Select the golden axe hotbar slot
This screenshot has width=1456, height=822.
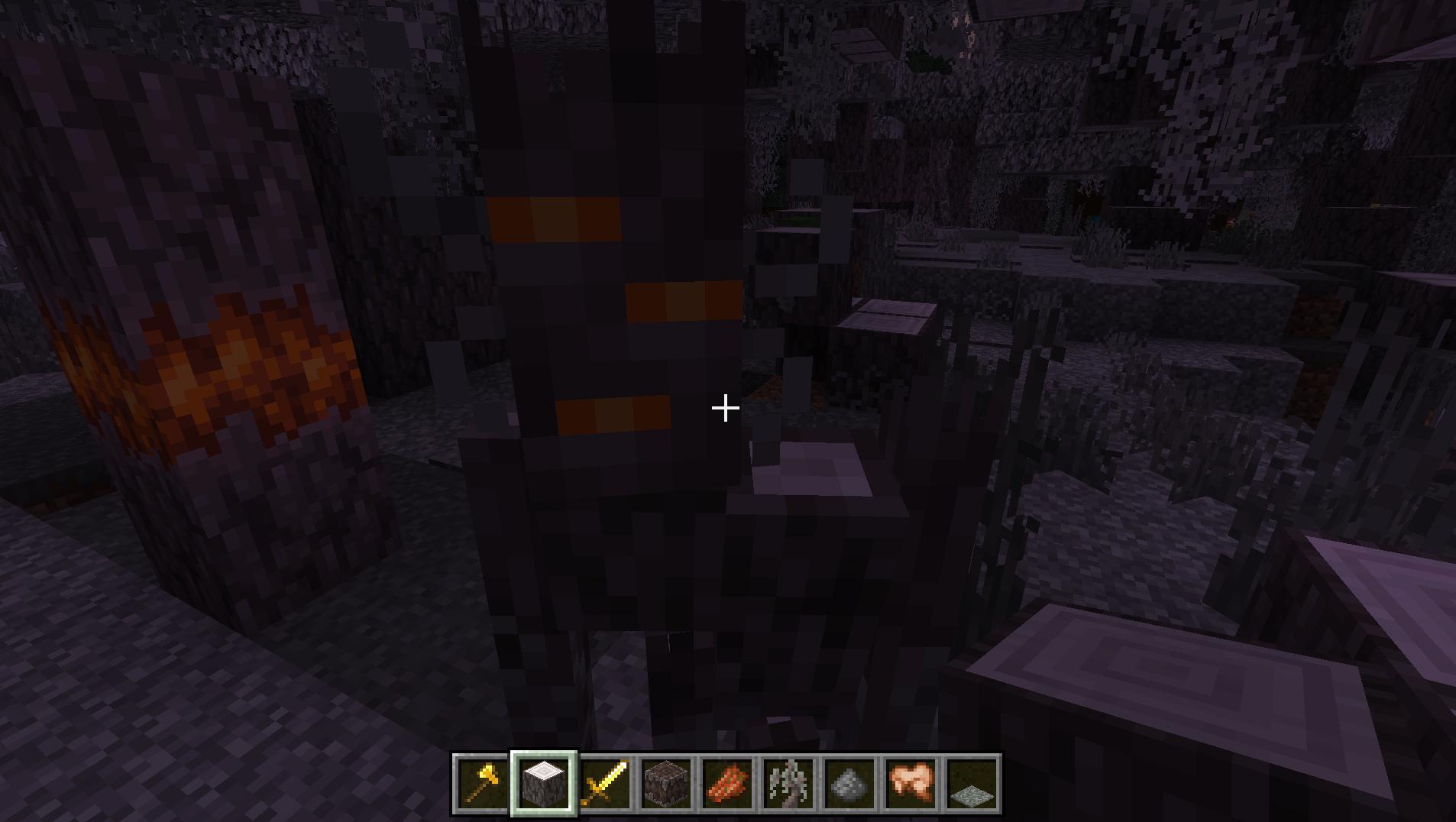click(x=482, y=784)
